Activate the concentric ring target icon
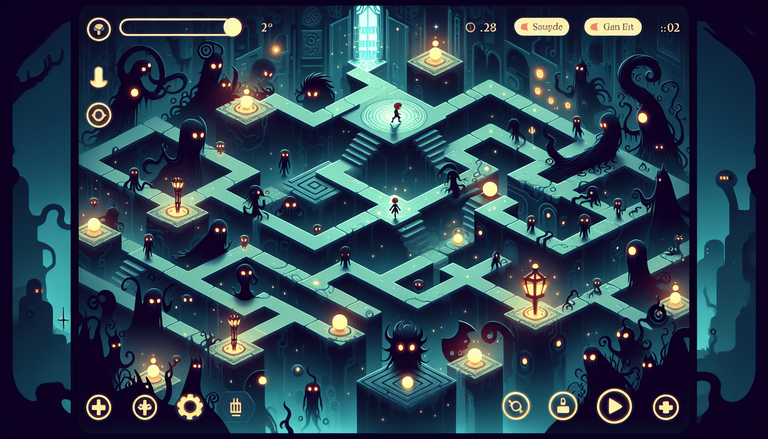768x439 pixels. [99, 113]
